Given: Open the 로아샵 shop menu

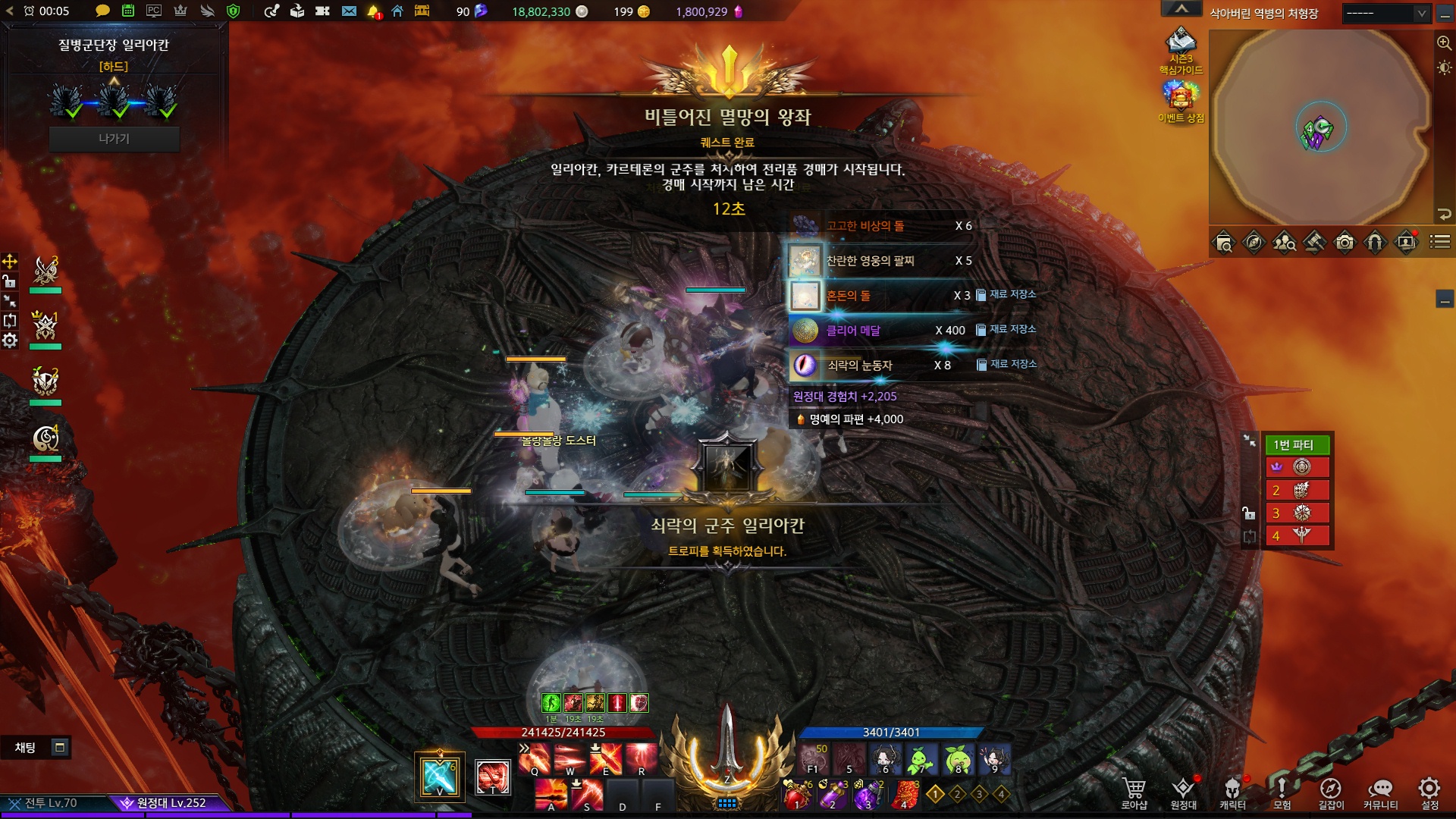Looking at the screenshot, I should [x=1134, y=793].
